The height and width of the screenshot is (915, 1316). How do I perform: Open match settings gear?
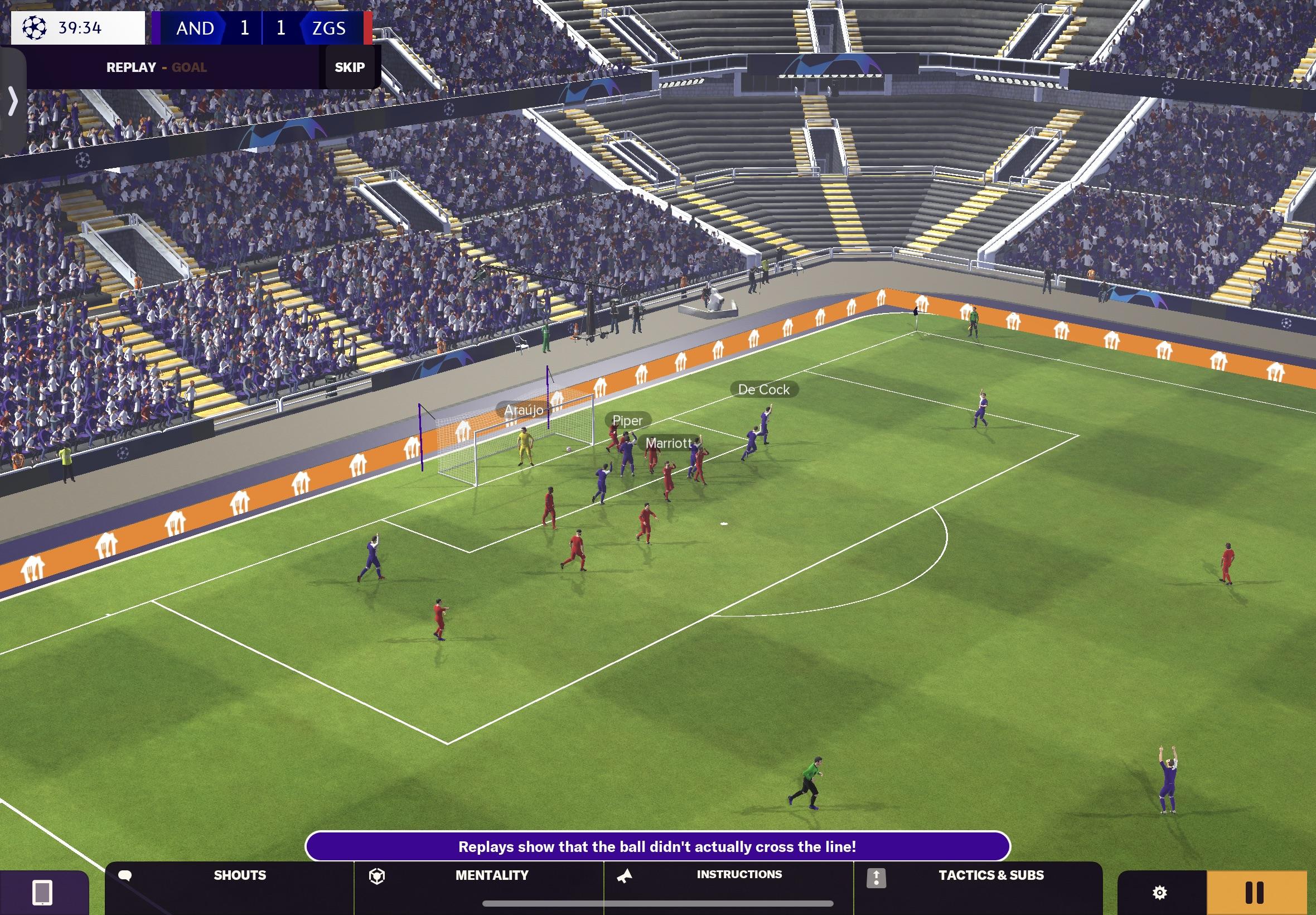click(x=1160, y=892)
